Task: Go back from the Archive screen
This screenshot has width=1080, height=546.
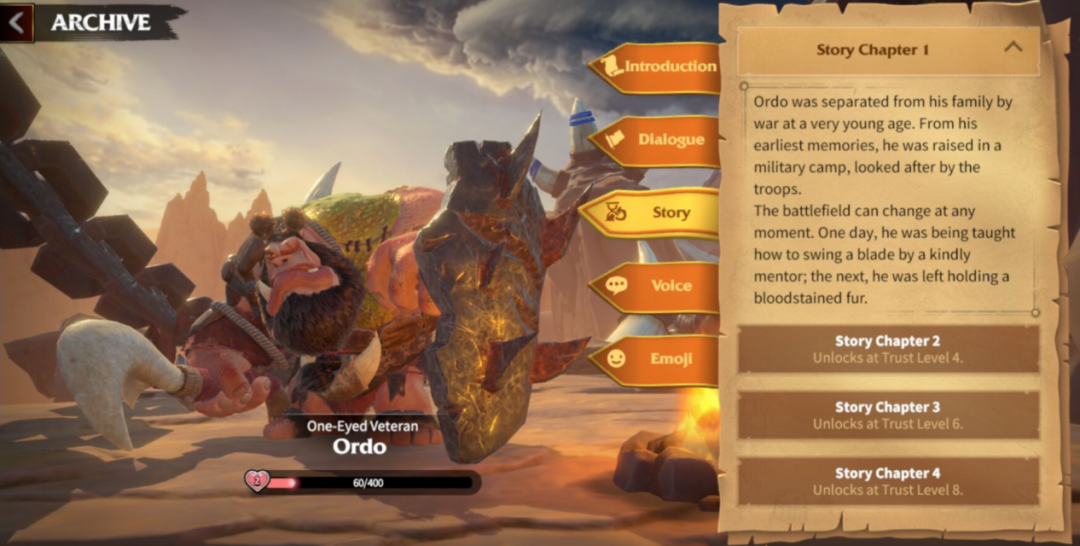Action: coord(16,22)
